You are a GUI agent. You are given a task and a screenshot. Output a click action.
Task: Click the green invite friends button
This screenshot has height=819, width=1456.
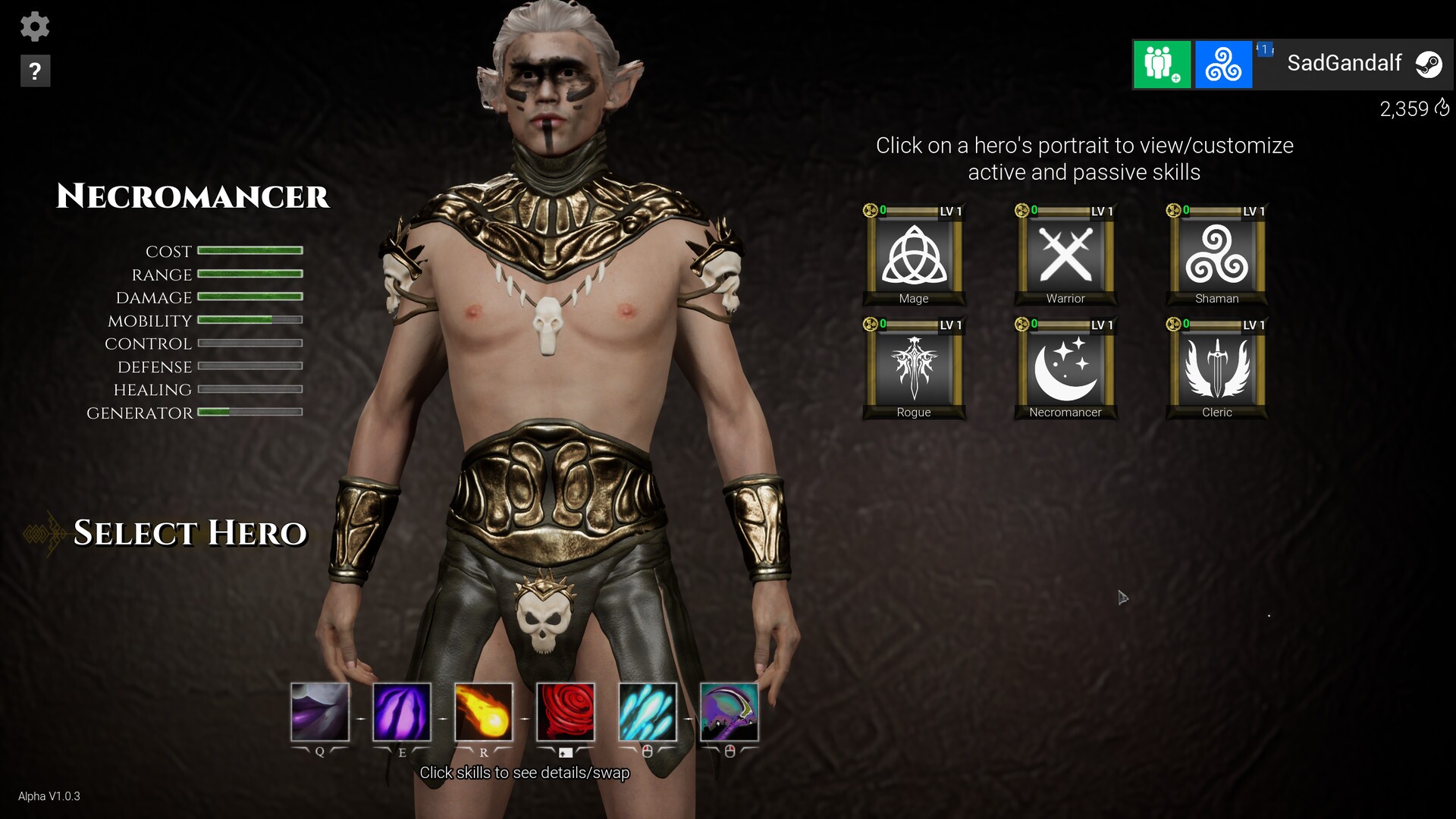[x=1162, y=64]
